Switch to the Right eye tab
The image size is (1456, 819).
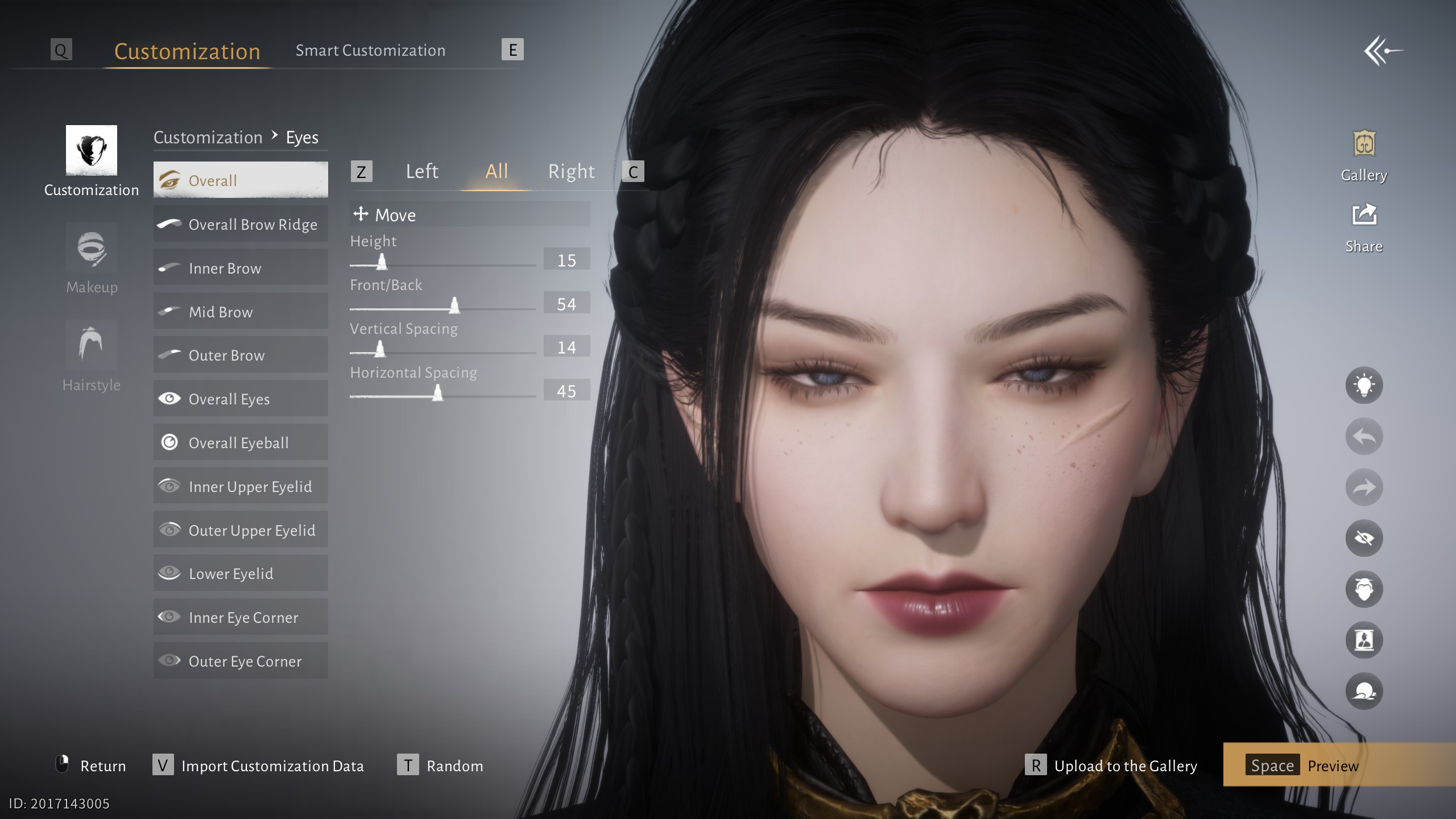[571, 171]
